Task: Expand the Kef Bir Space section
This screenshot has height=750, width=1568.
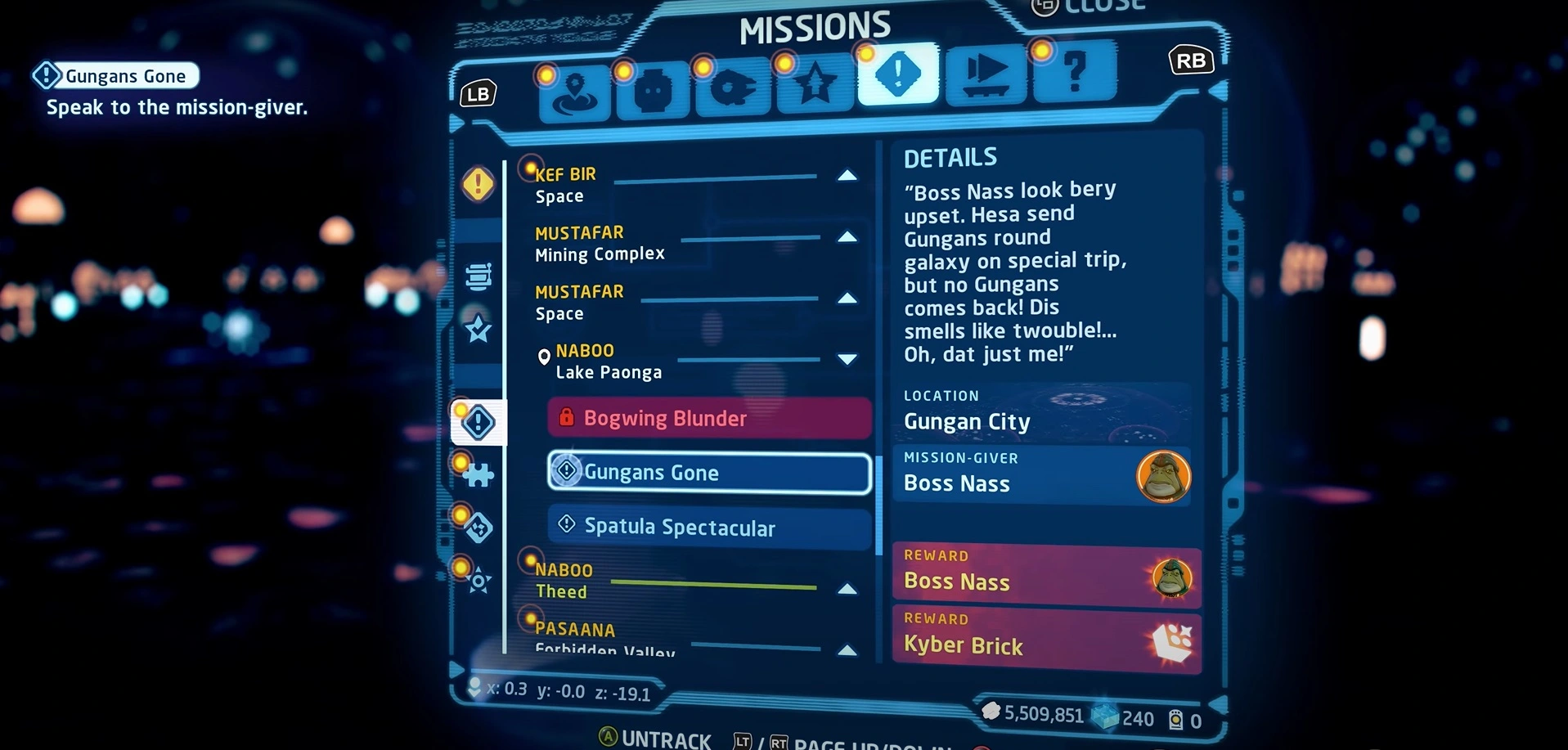Action: [847, 175]
